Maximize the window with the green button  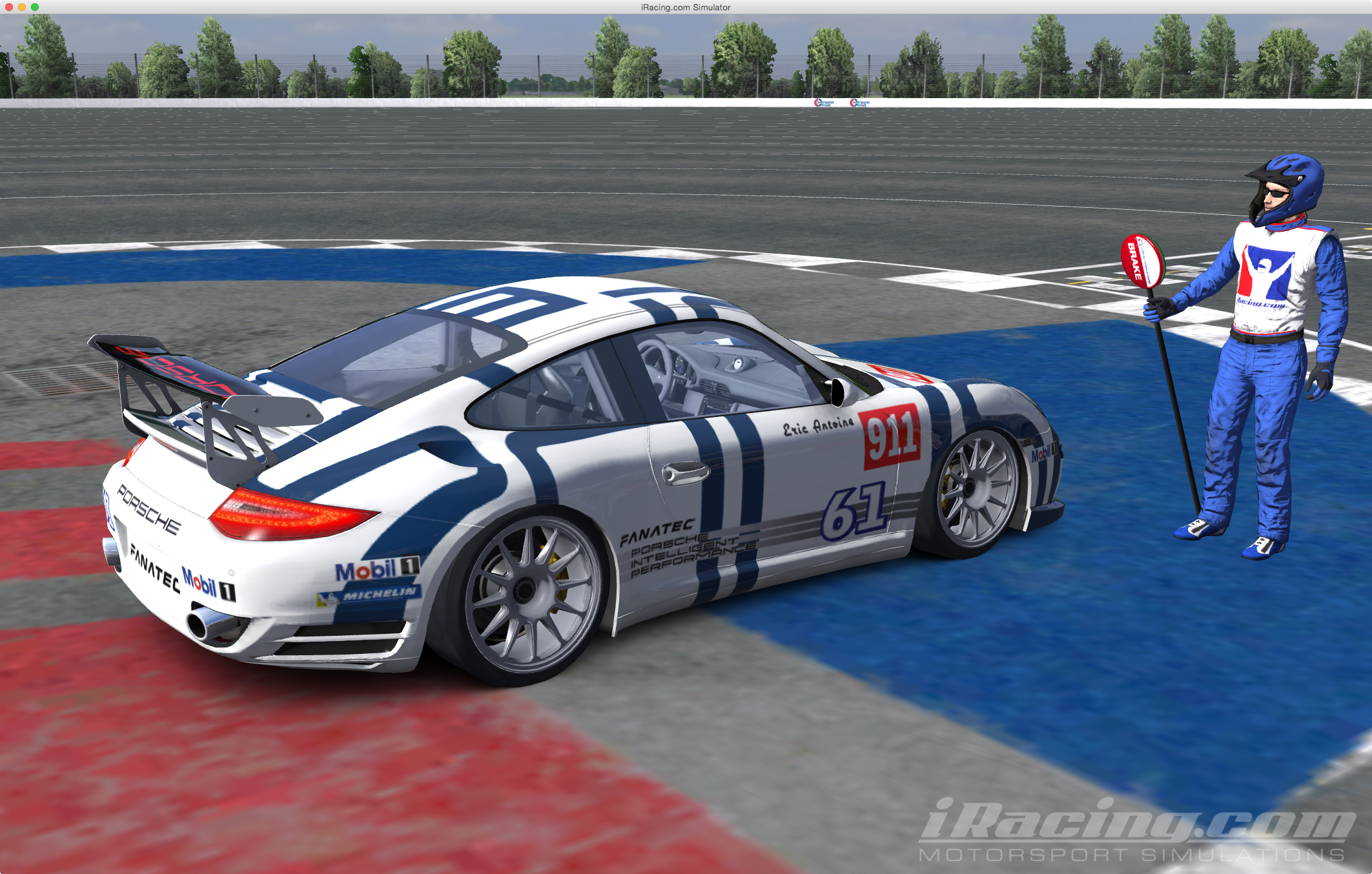click(x=35, y=7)
